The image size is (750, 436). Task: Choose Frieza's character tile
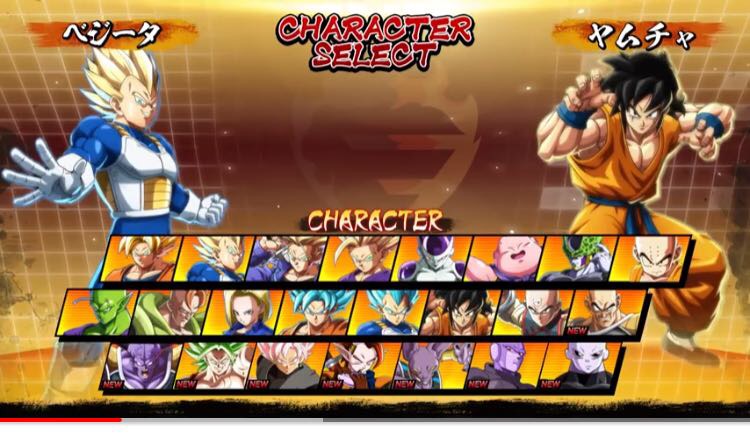431,258
